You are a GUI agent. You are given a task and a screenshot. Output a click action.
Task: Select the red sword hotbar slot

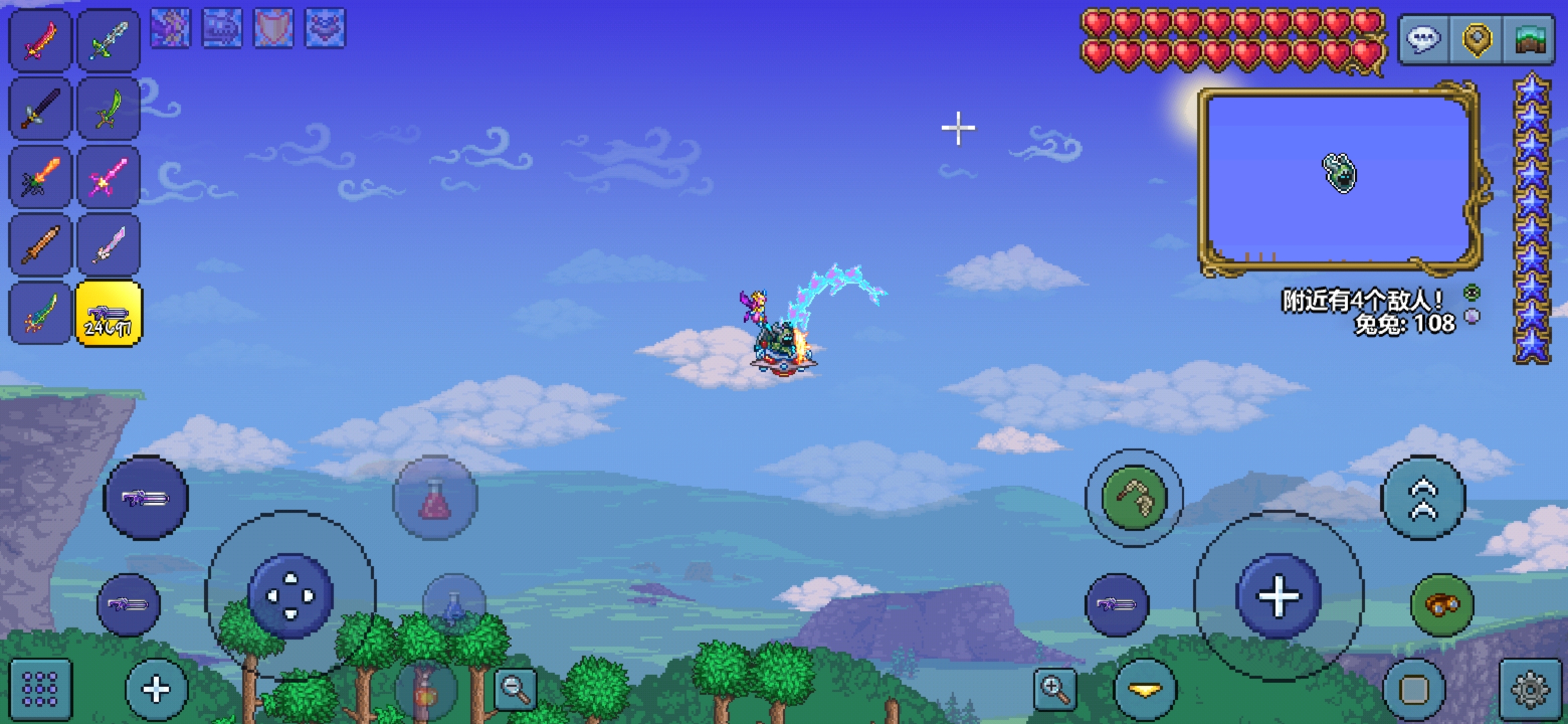[x=40, y=40]
